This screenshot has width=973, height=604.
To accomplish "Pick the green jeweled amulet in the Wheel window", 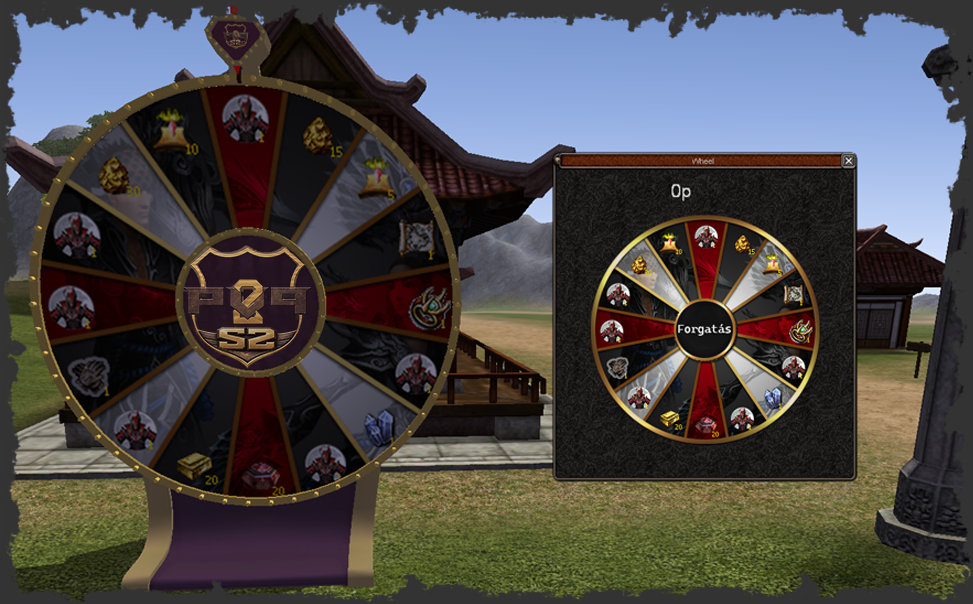I will (x=799, y=329).
